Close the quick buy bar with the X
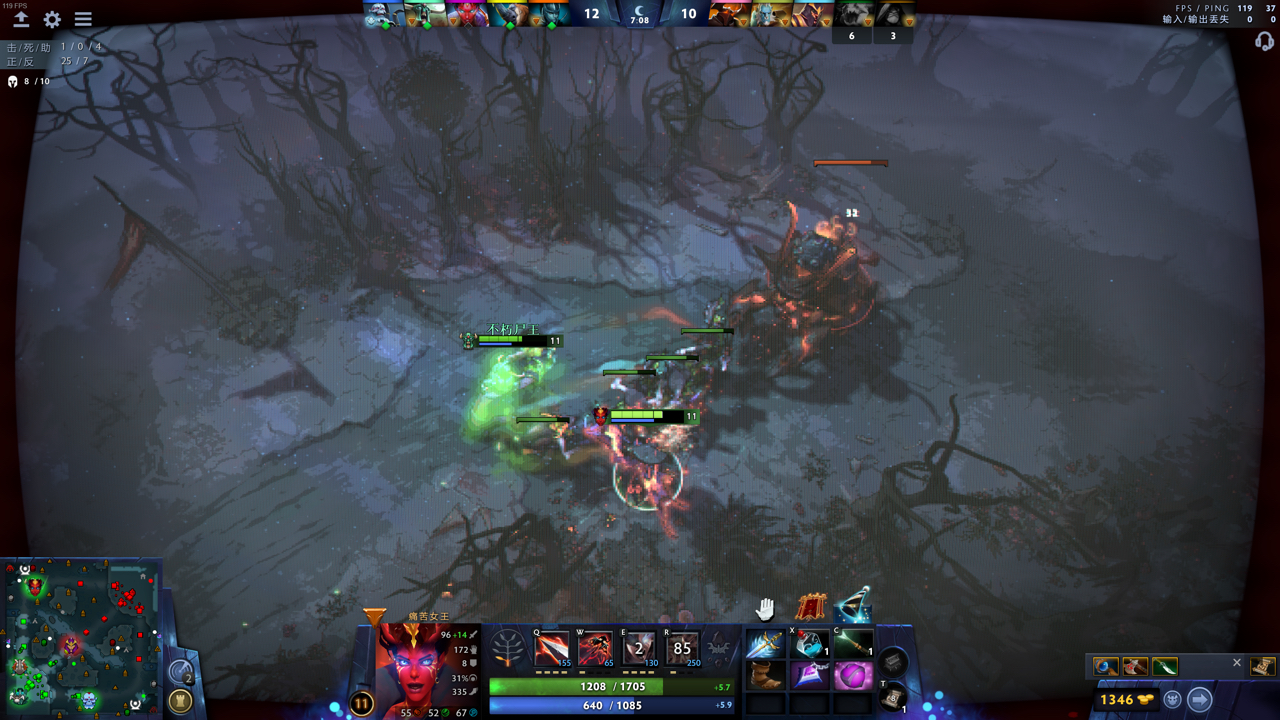This screenshot has width=1280, height=720. click(1236, 662)
